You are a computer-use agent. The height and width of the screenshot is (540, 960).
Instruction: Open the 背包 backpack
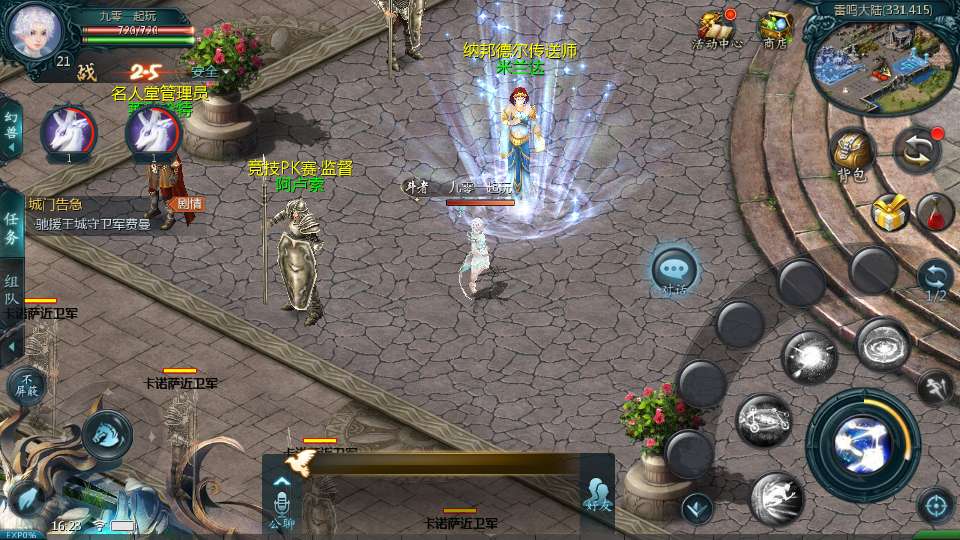[852, 153]
